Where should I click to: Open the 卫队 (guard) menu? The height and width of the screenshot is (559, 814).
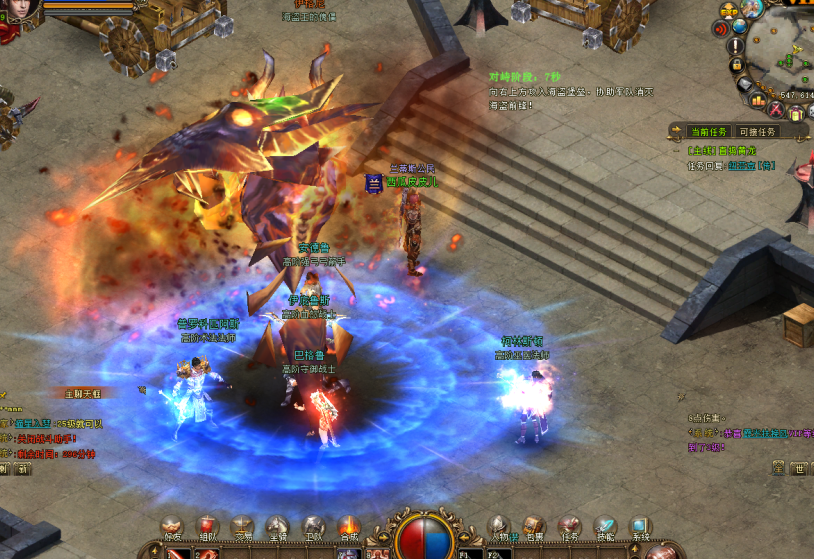(x=313, y=527)
